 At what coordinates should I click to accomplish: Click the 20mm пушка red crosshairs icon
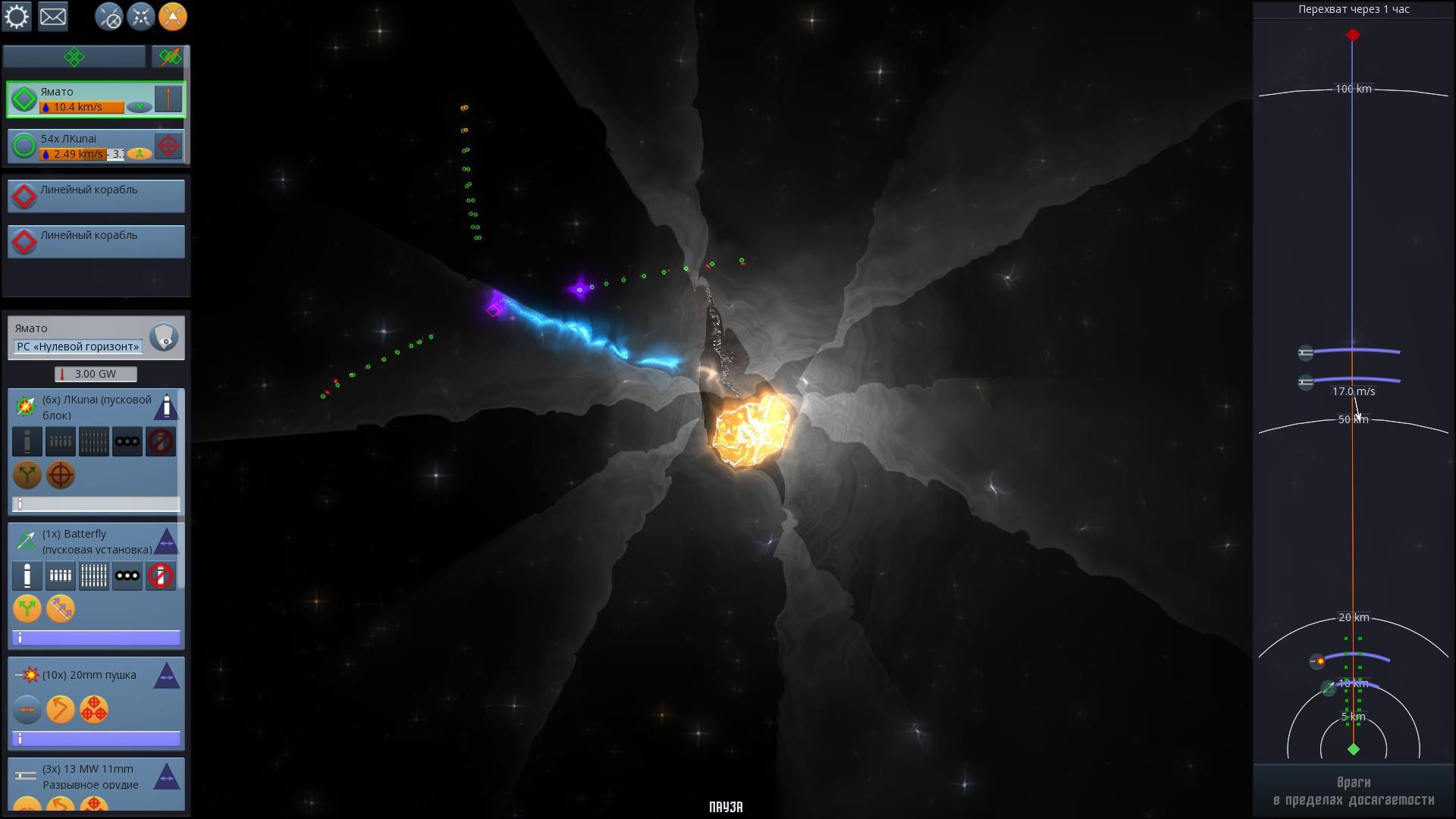click(x=94, y=710)
